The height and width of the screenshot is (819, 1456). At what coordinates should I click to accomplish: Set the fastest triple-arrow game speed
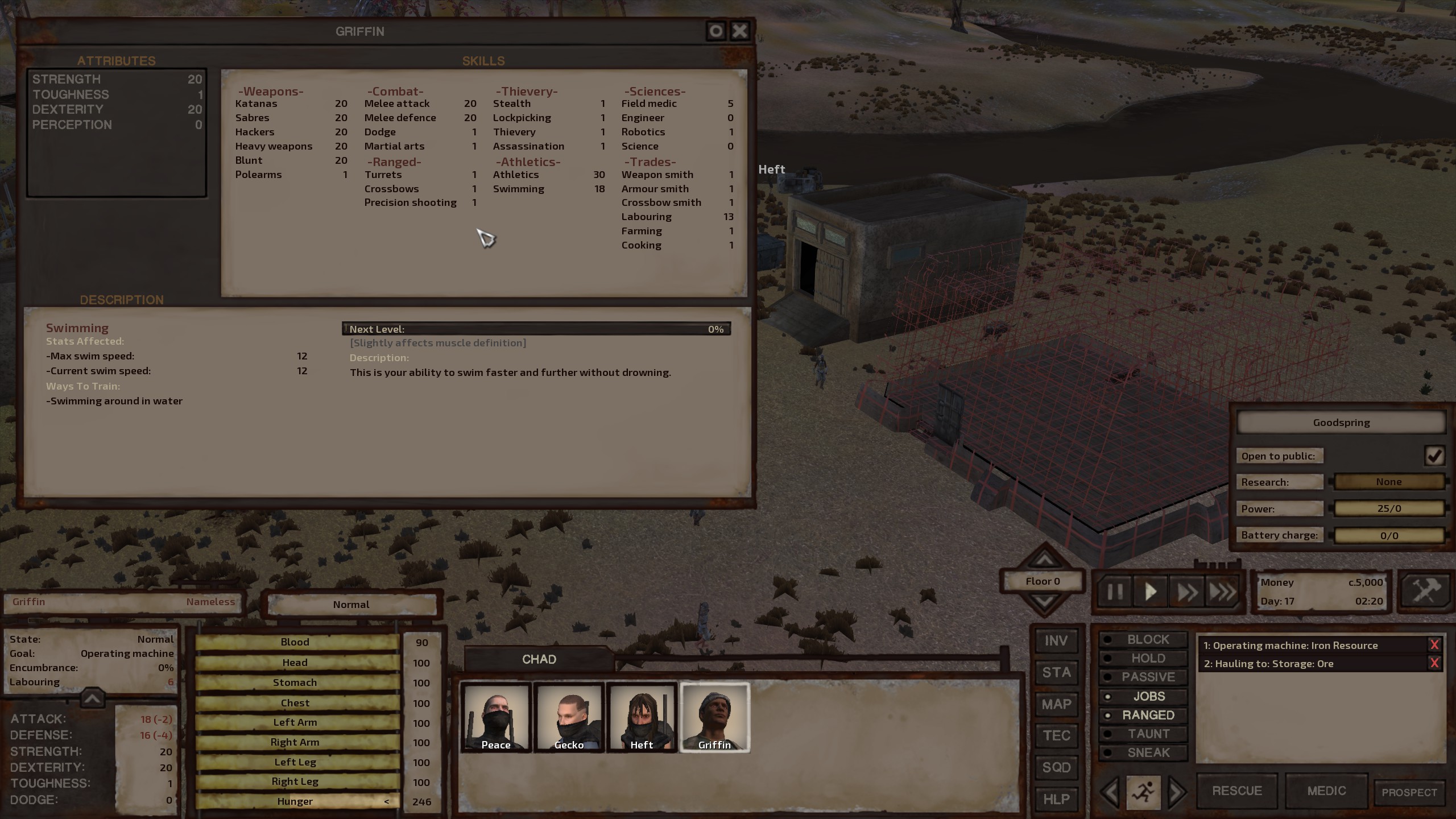click(1222, 592)
